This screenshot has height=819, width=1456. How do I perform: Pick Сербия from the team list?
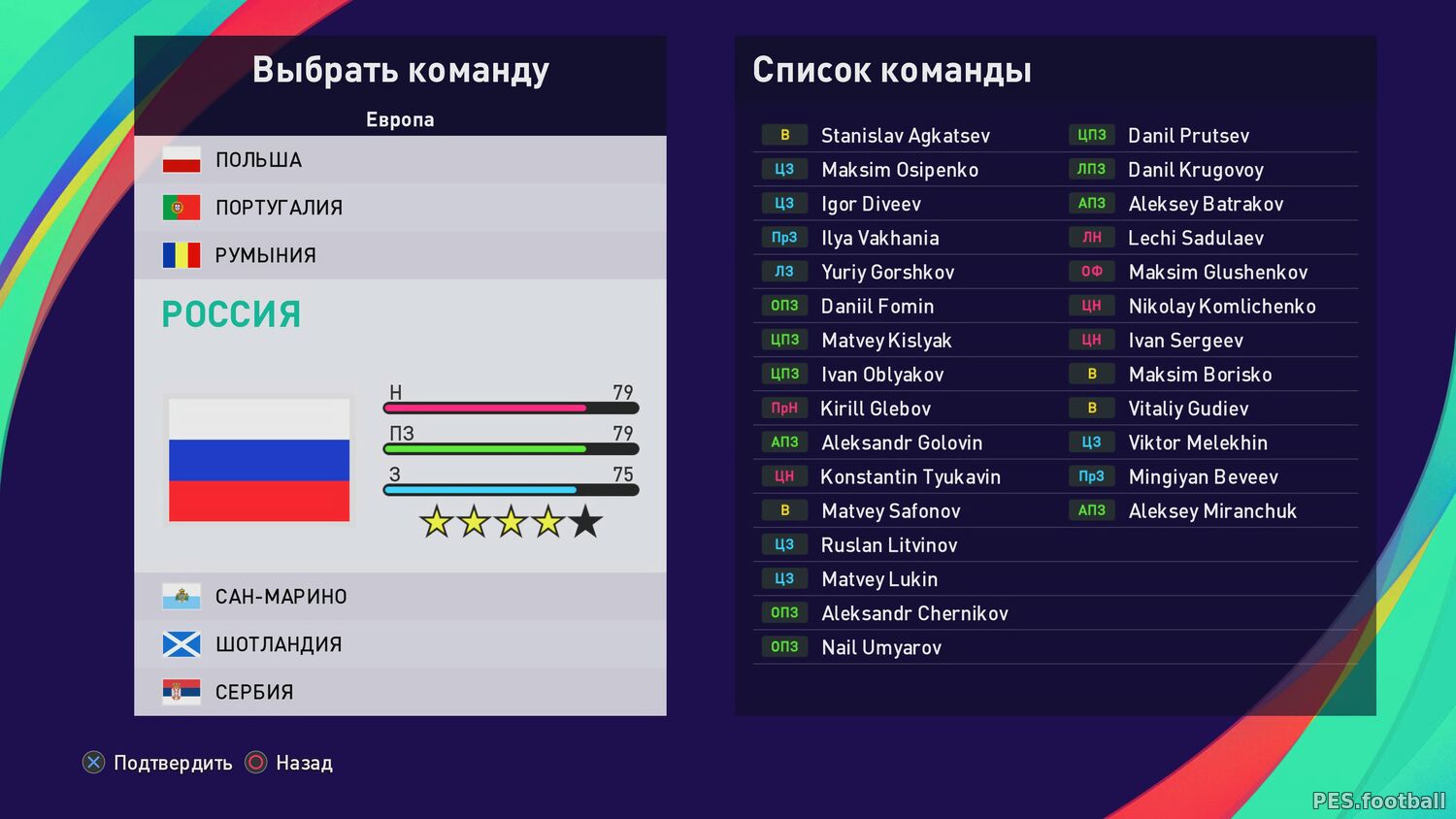pos(399,692)
